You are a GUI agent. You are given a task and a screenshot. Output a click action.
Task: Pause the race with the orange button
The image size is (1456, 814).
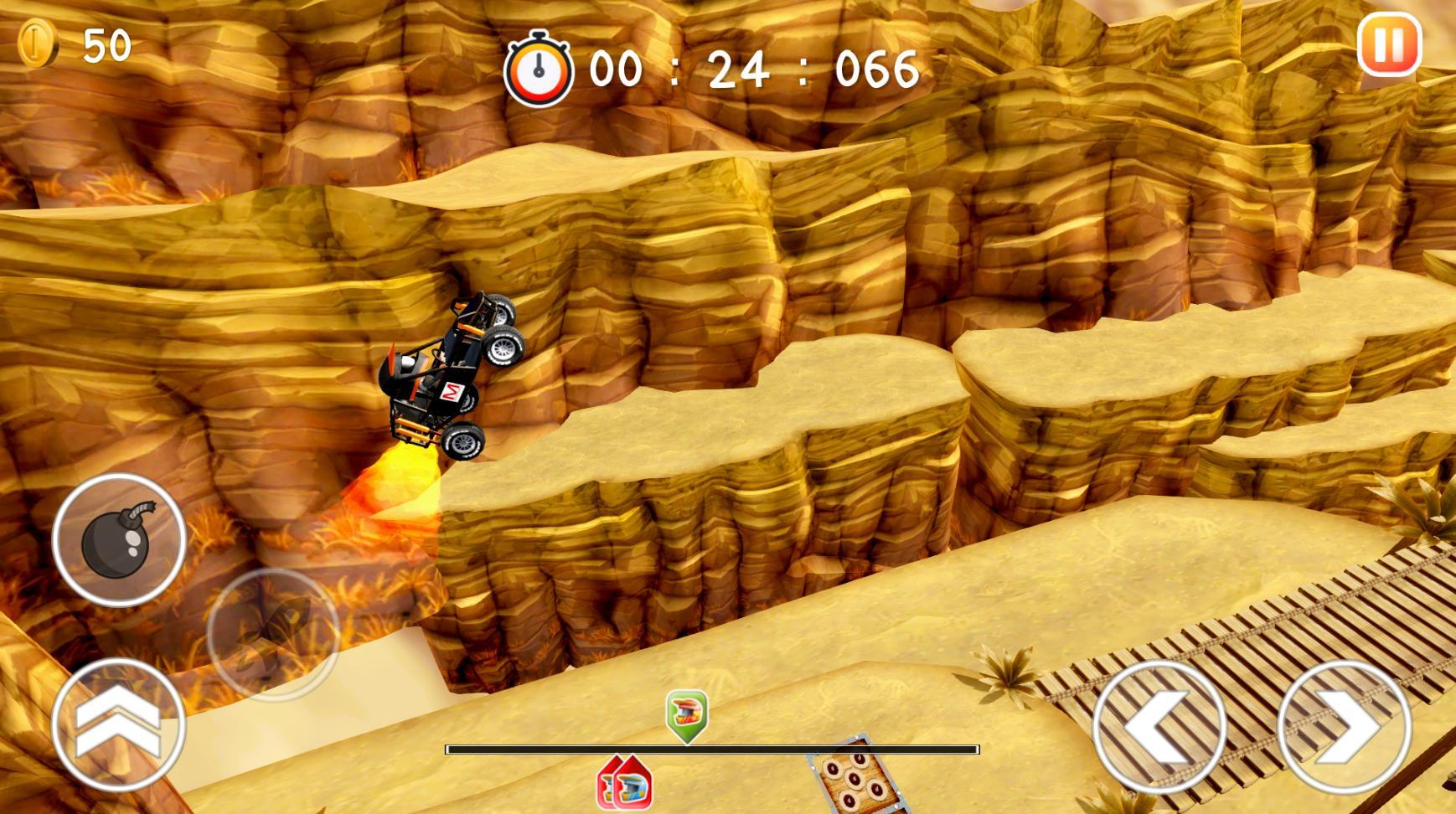point(1389,44)
